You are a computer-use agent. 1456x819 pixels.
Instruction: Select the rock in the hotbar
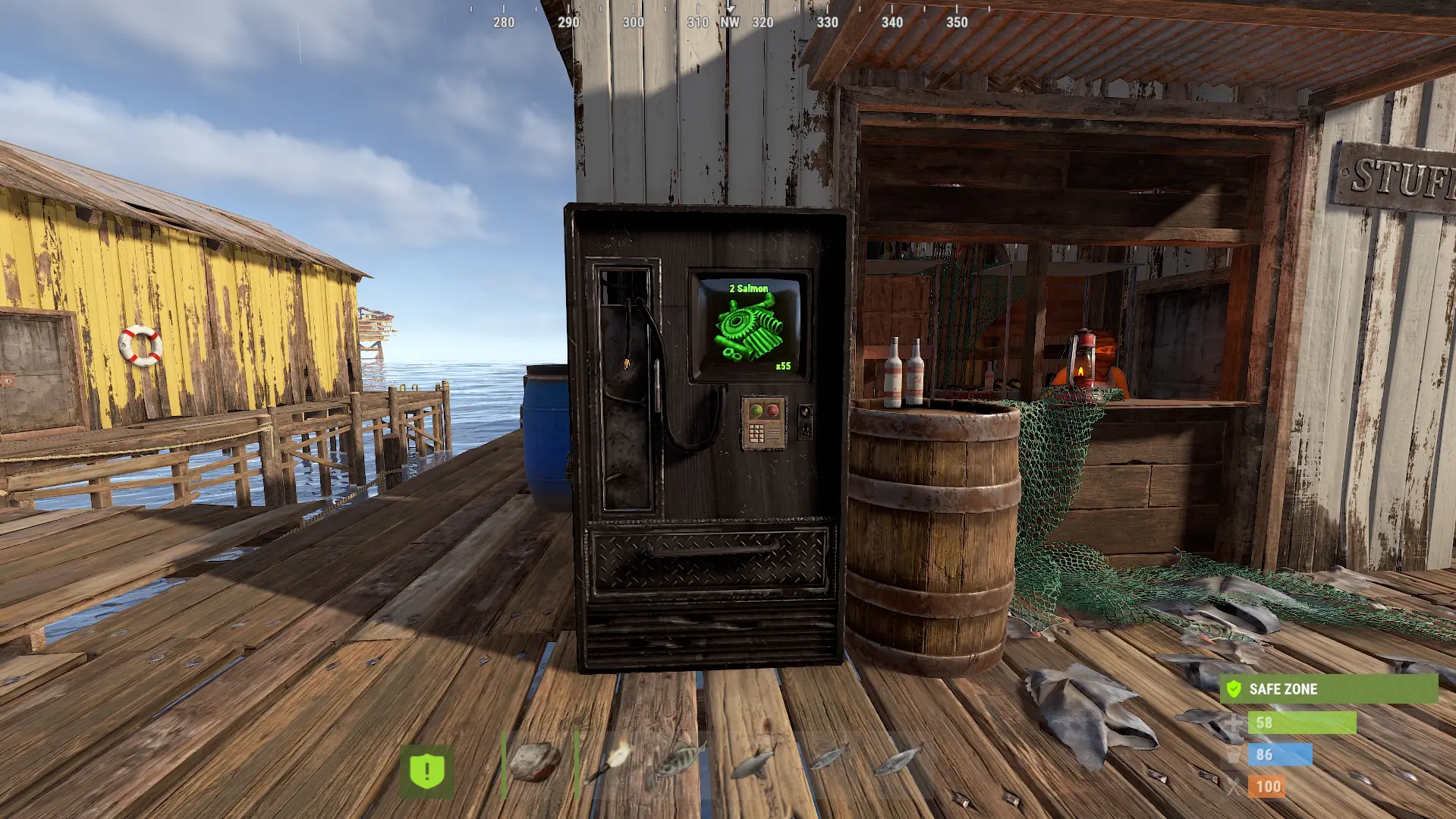pyautogui.click(x=536, y=763)
